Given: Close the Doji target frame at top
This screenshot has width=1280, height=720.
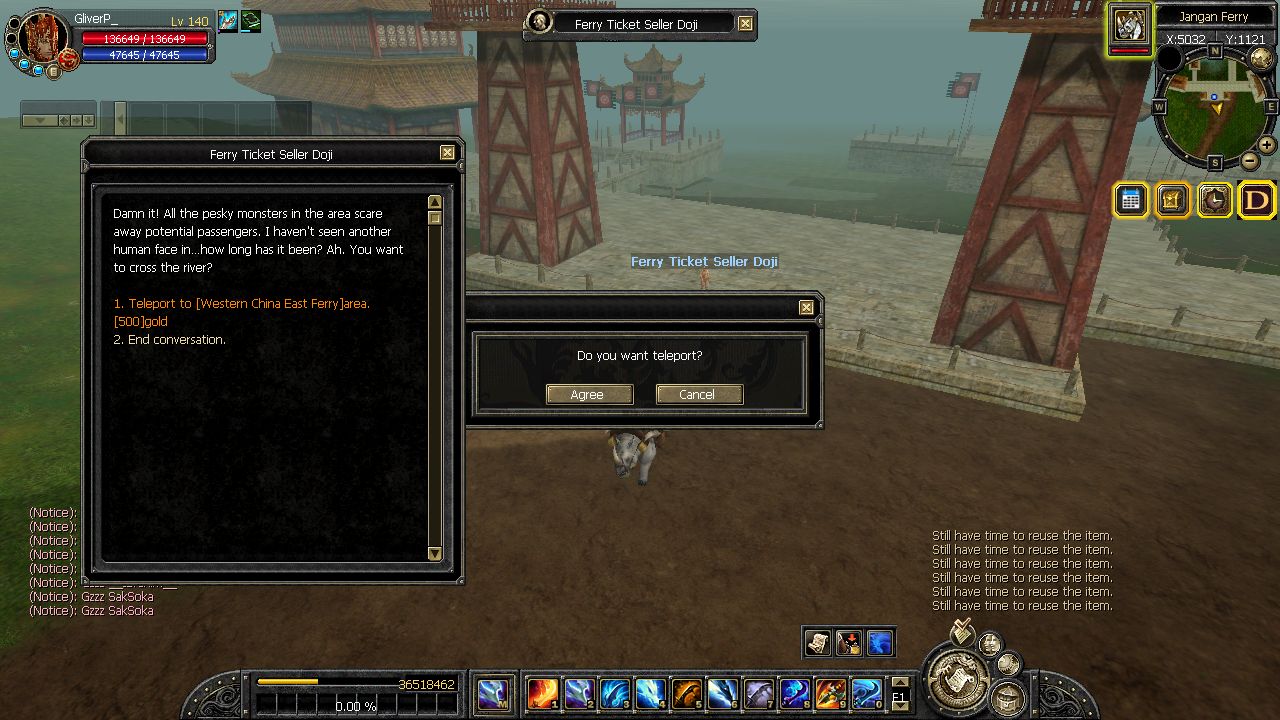Looking at the screenshot, I should click(745, 23).
